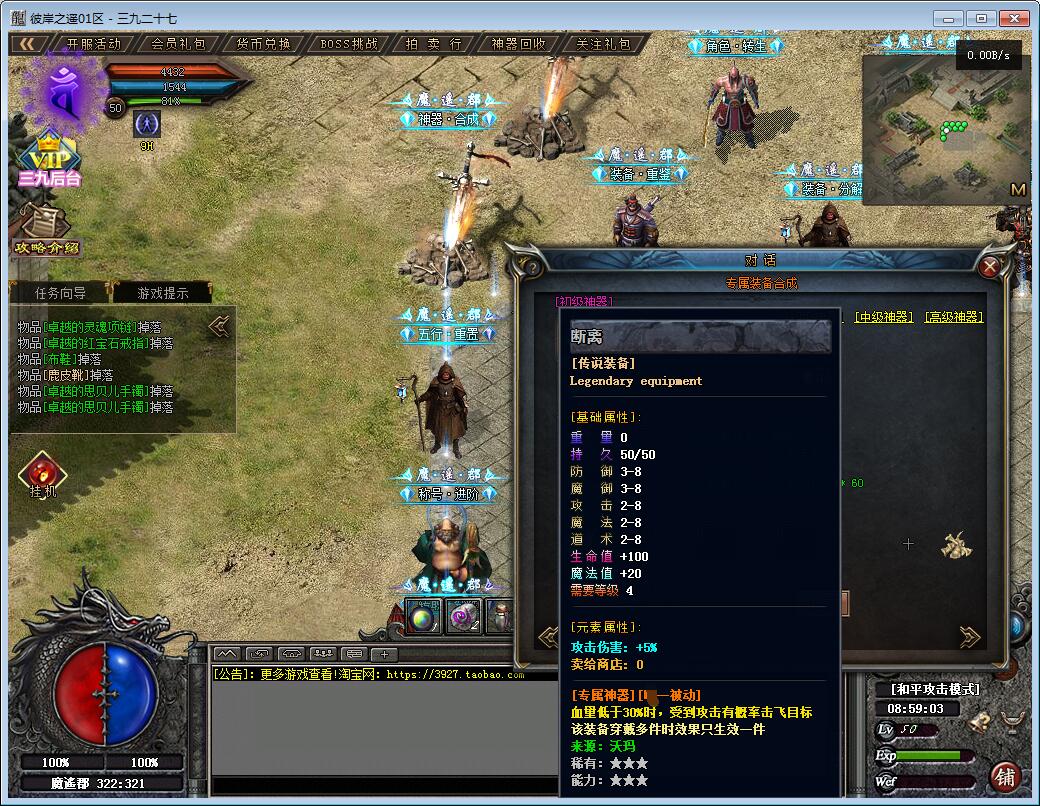This screenshot has width=1040, height=806.
Task: Choose the 高级神器 link in the dialog
Action: [953, 317]
